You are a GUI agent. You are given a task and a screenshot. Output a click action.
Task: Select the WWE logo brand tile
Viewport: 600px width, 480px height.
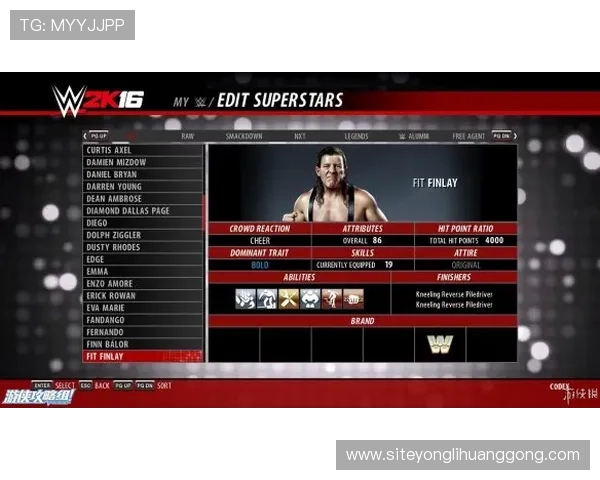coord(440,344)
